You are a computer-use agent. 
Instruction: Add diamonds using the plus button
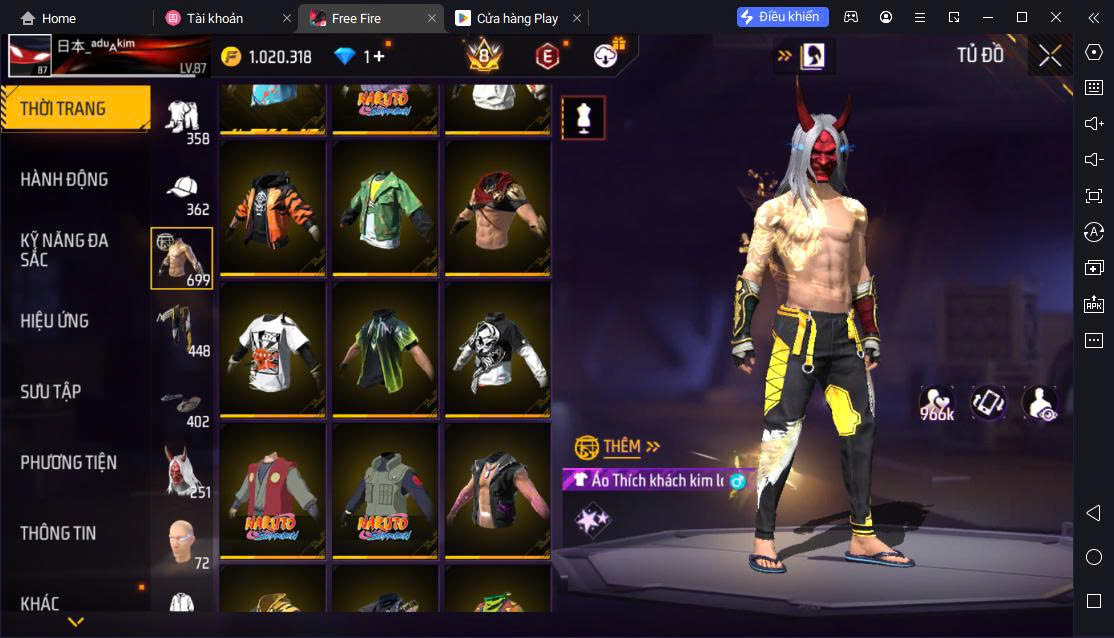(378, 57)
